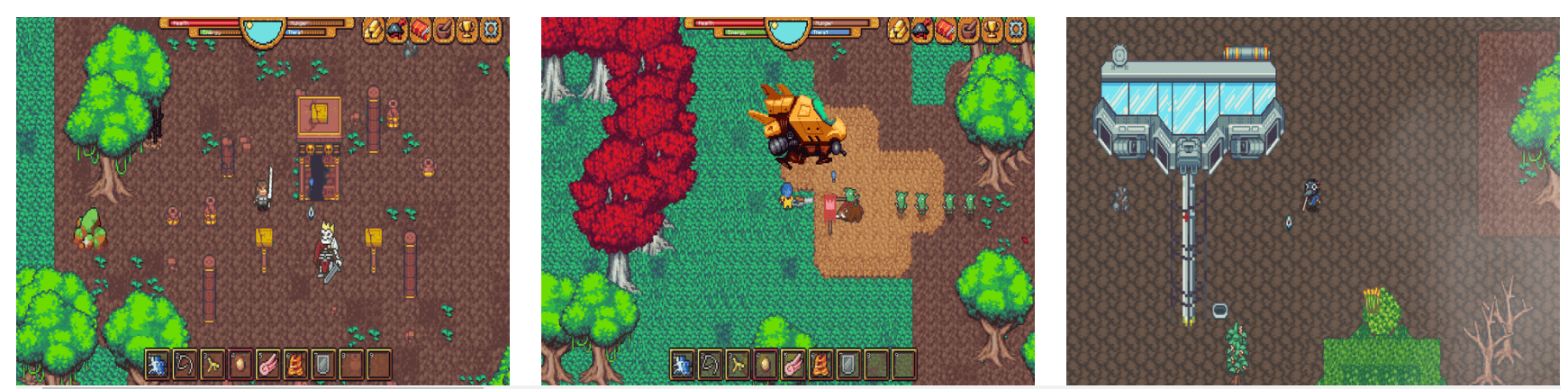
Task: Open the pirate hat menu in skeleton king screenshot
Action: point(396,31)
